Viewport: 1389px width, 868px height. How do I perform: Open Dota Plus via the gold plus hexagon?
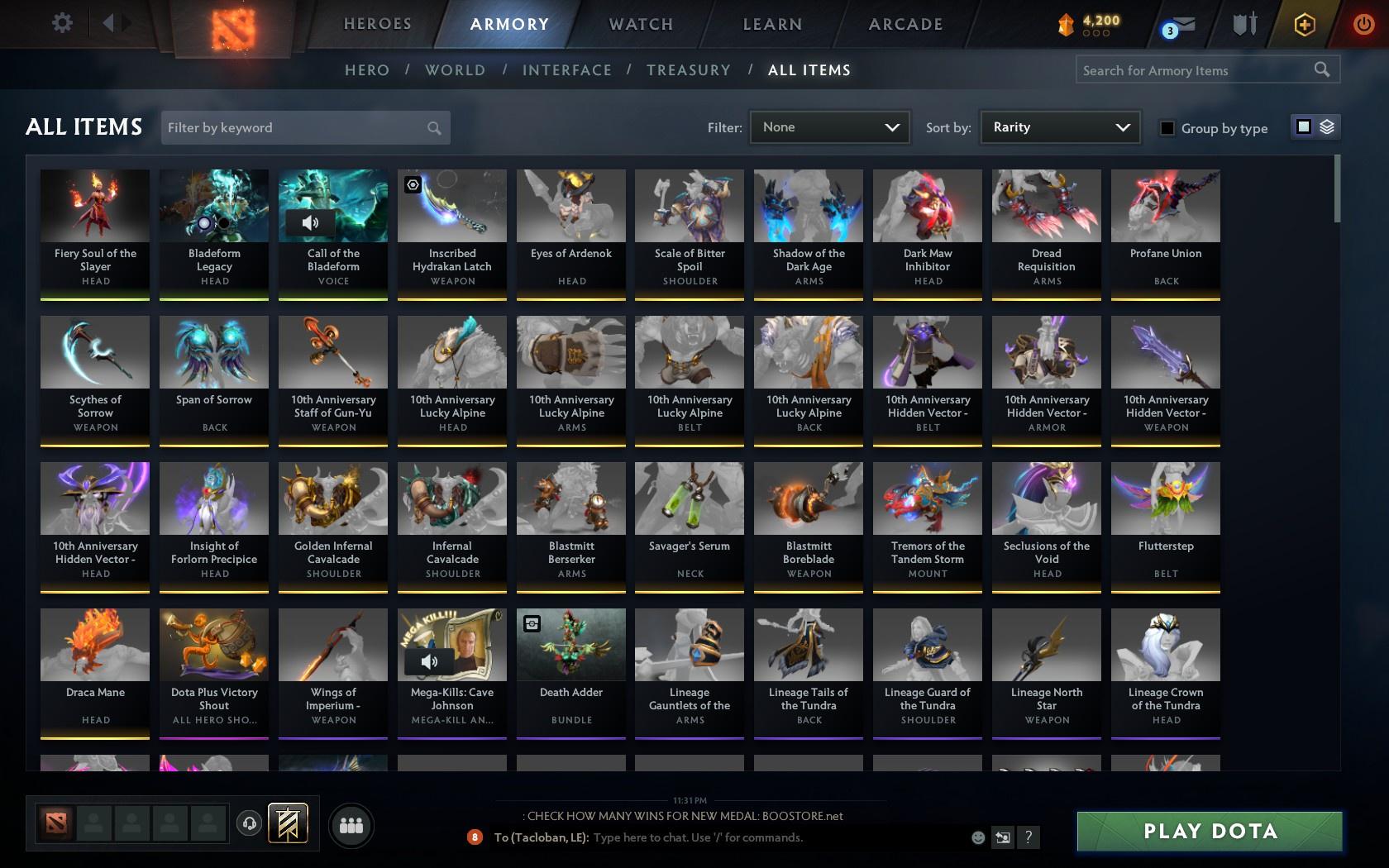point(1305,25)
